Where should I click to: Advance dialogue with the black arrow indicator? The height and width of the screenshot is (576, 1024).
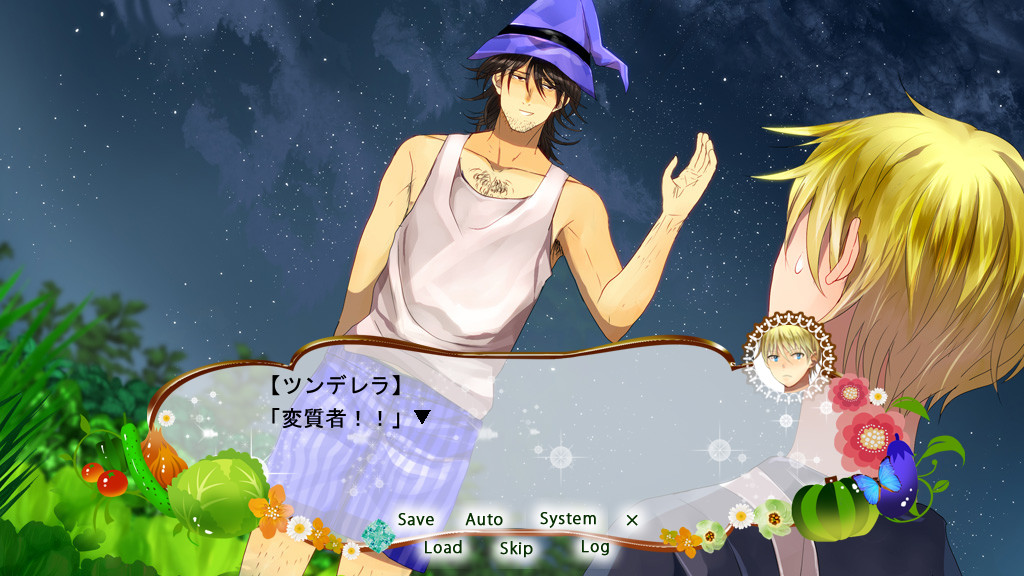click(422, 417)
